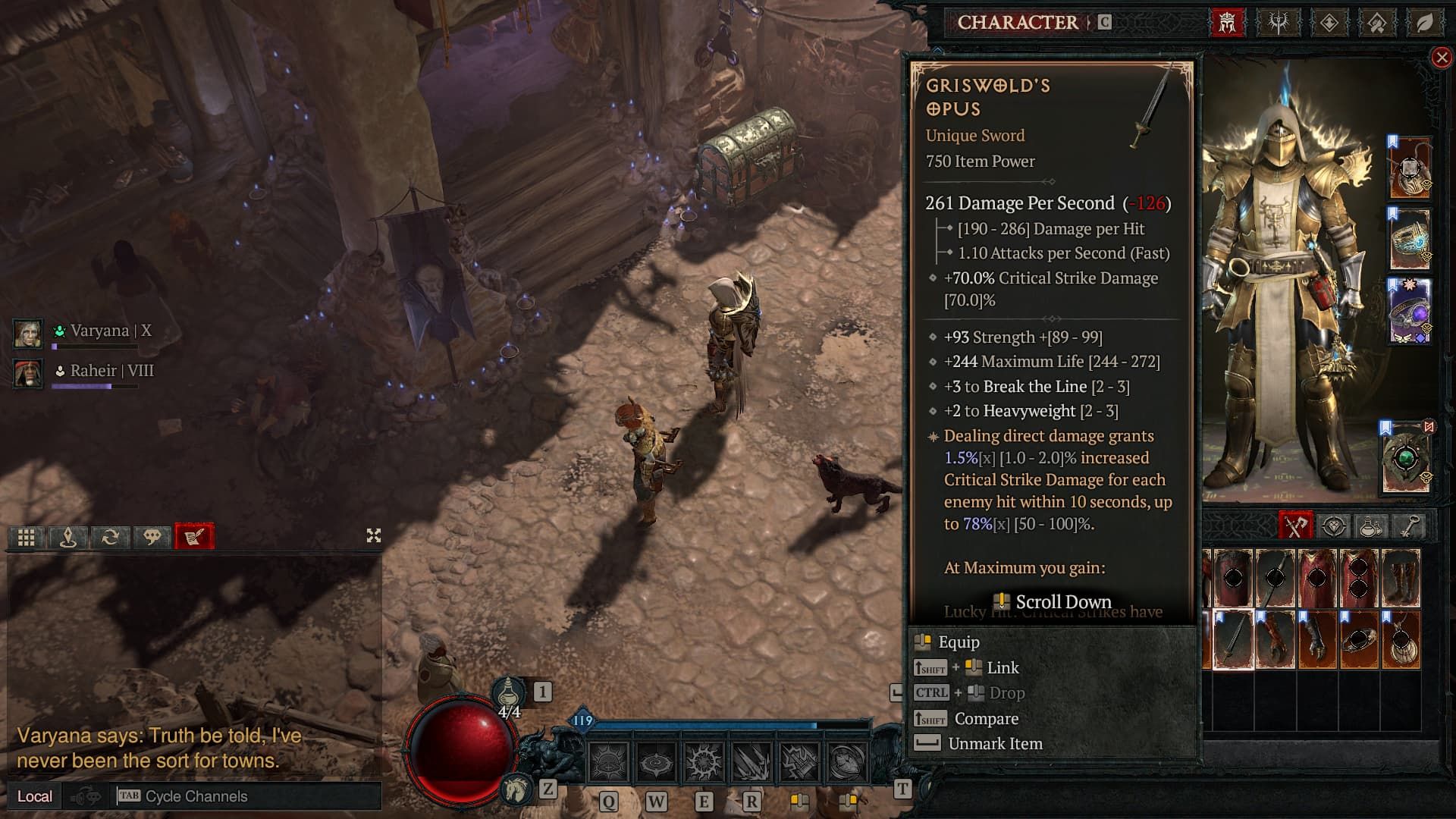This screenshot has width=1456, height=819.
Task: Switch to the helmet character tab
Action: [1227, 23]
